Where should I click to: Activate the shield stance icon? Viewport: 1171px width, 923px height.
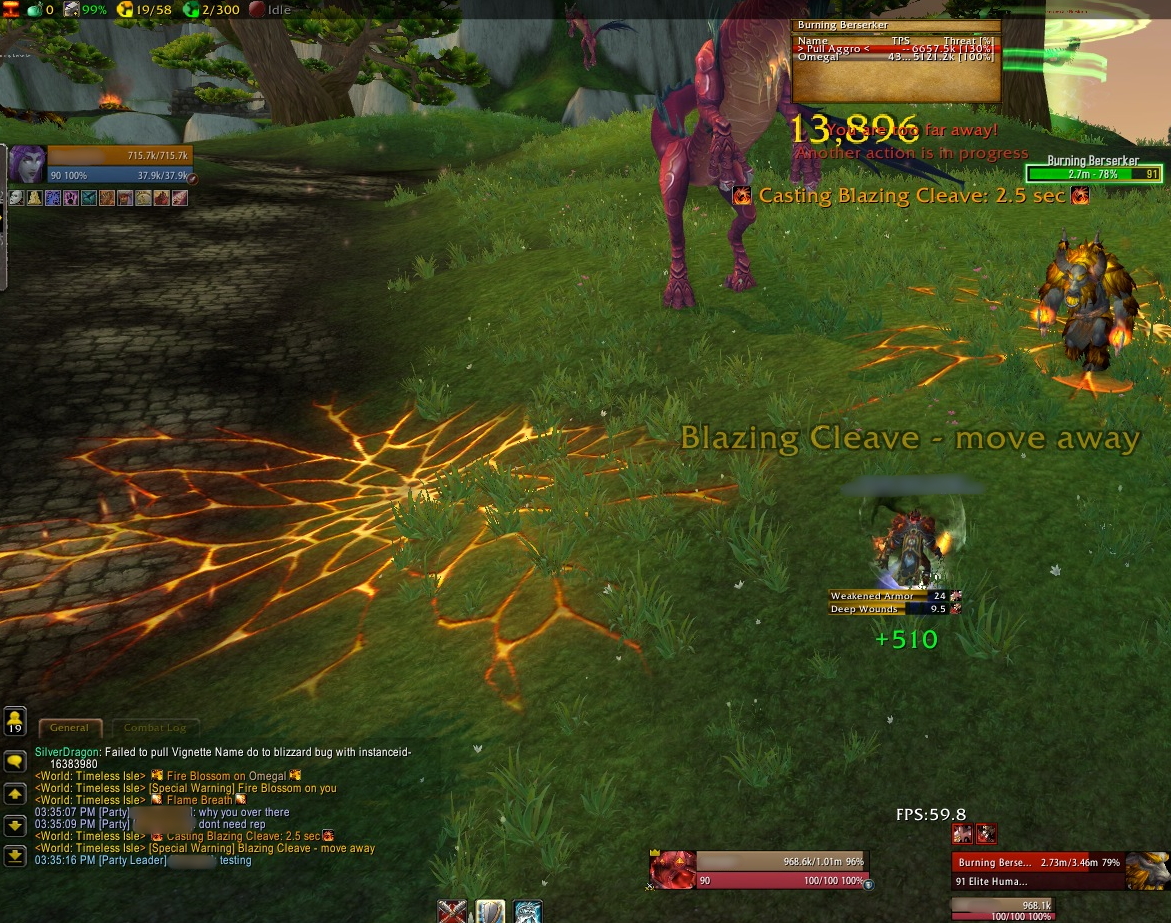click(x=490, y=912)
